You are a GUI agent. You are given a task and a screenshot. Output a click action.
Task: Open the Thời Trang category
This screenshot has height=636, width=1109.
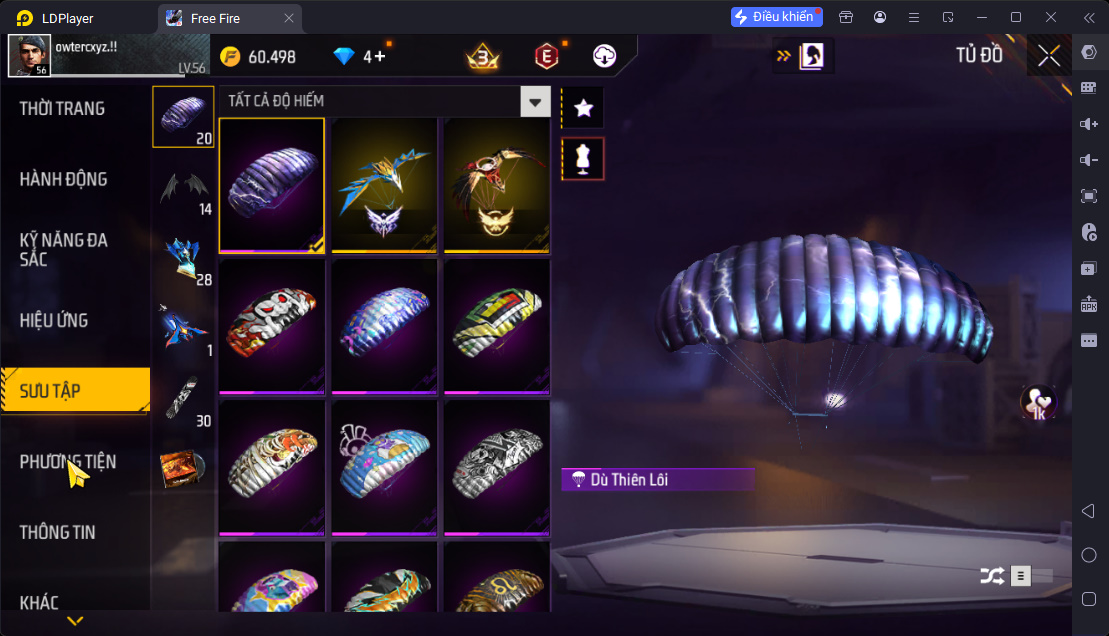62,109
